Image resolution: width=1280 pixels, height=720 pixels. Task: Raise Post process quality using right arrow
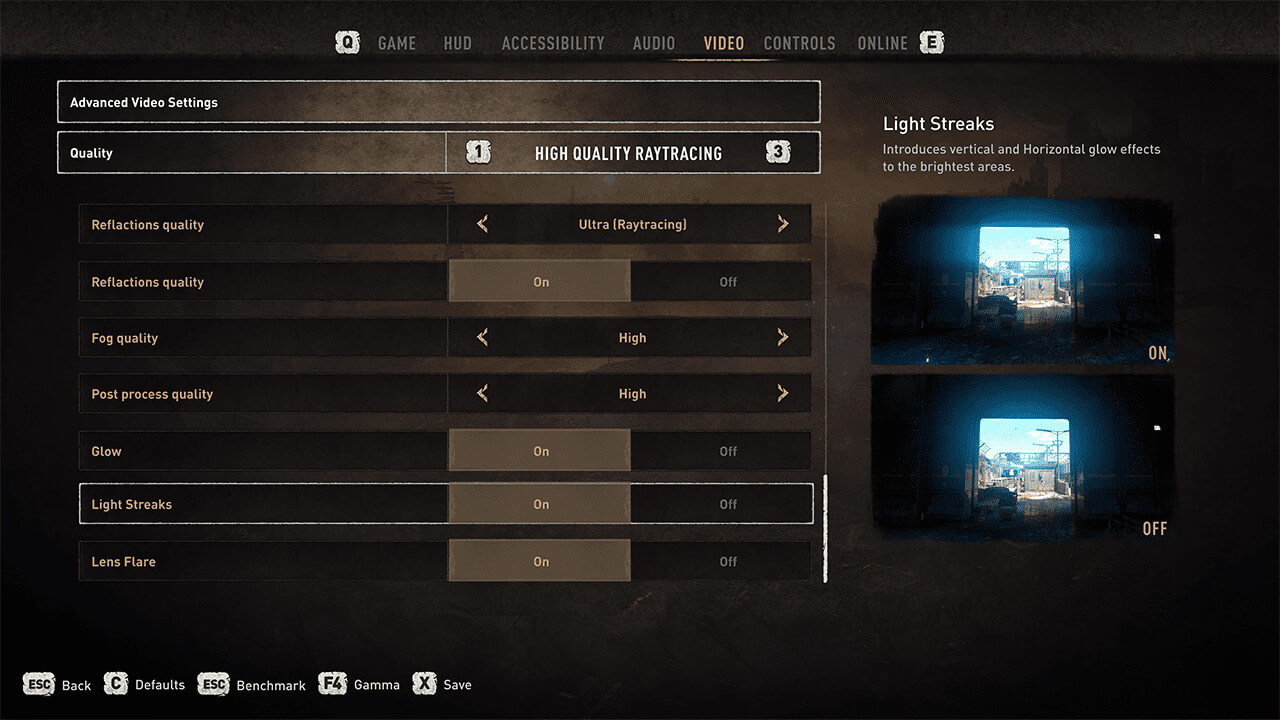pos(783,394)
